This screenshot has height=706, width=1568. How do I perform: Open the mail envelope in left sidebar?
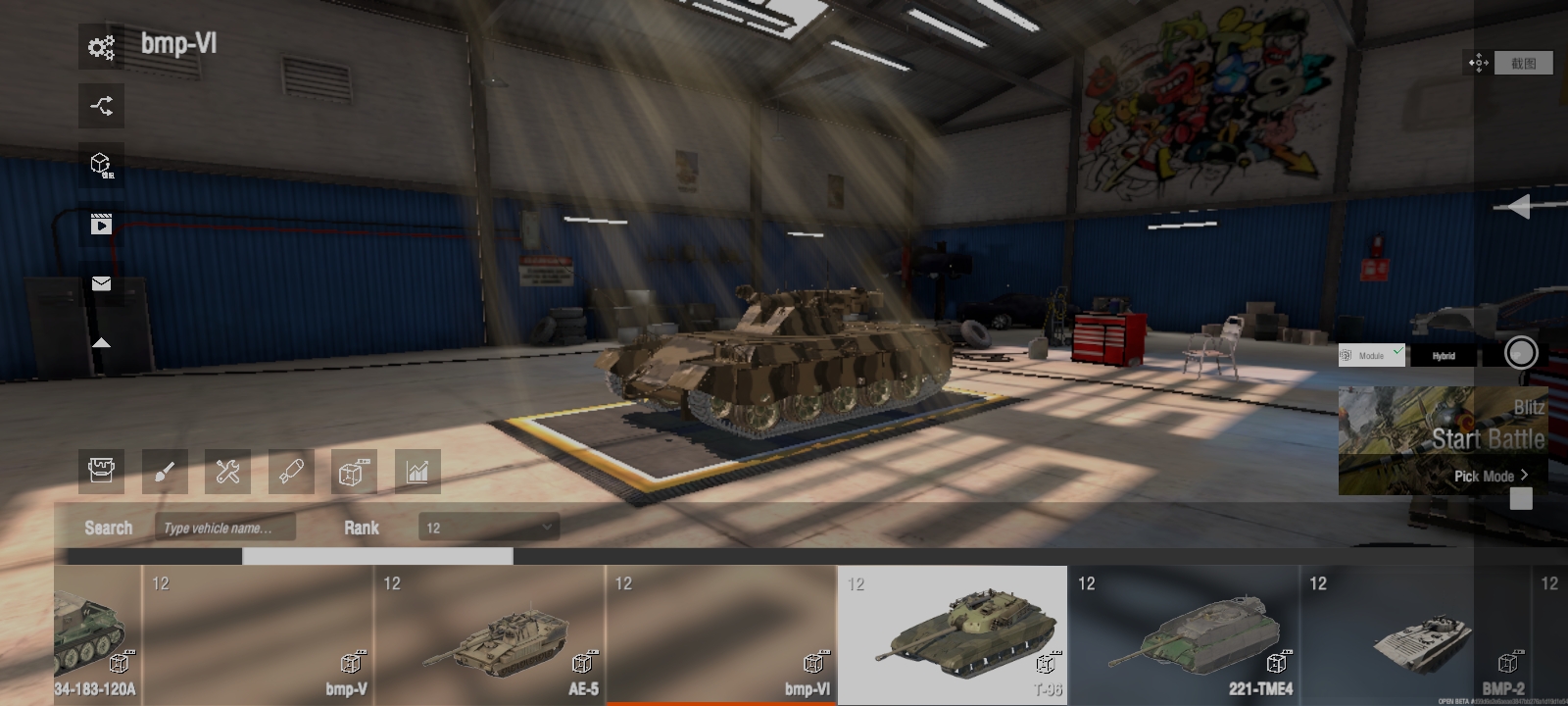tap(101, 283)
